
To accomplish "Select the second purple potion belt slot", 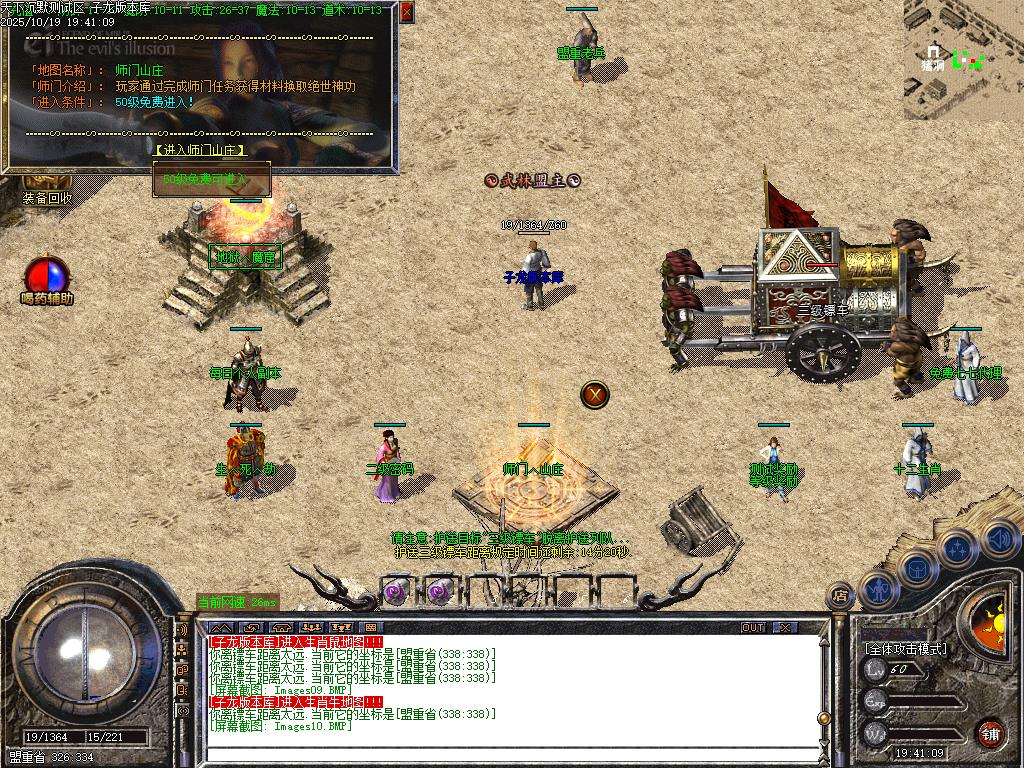I will pyautogui.click(x=438, y=591).
